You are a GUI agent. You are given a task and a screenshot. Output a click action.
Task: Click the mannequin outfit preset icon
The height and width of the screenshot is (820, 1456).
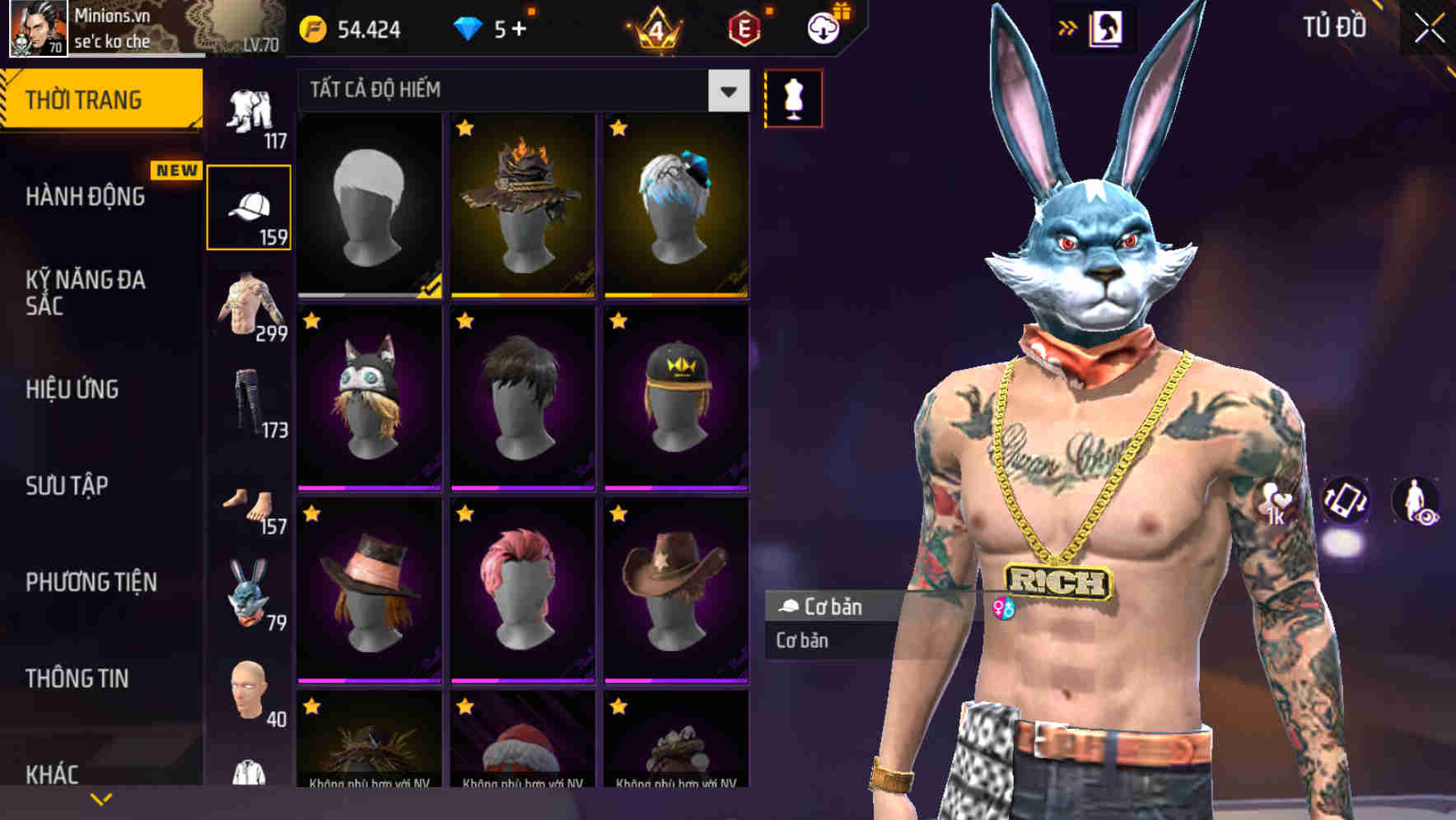[x=793, y=96]
